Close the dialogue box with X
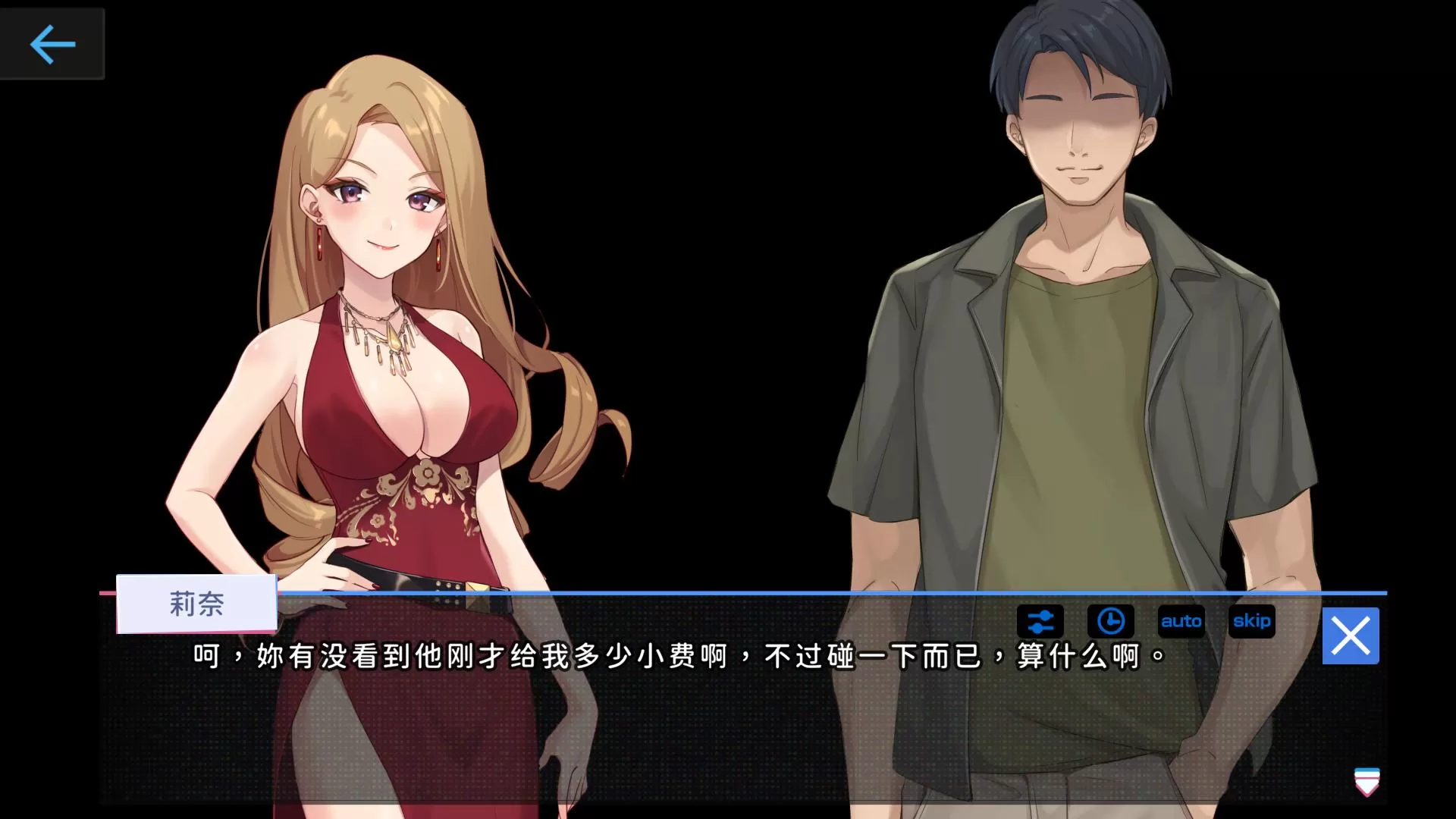The width and height of the screenshot is (1456, 819). 1351,635
